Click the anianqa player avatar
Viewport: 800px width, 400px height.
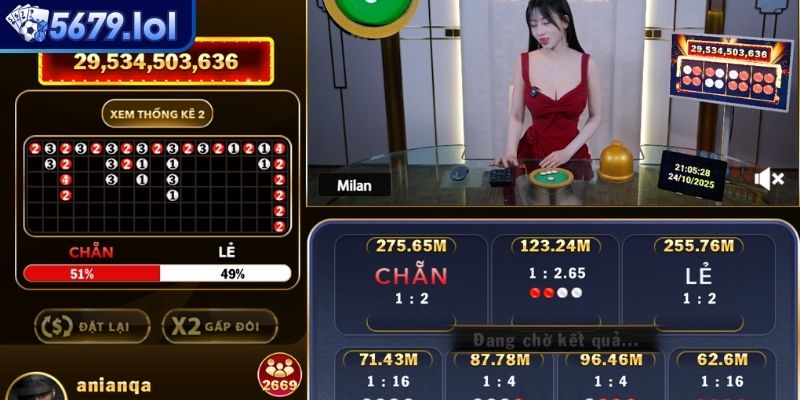point(36,388)
